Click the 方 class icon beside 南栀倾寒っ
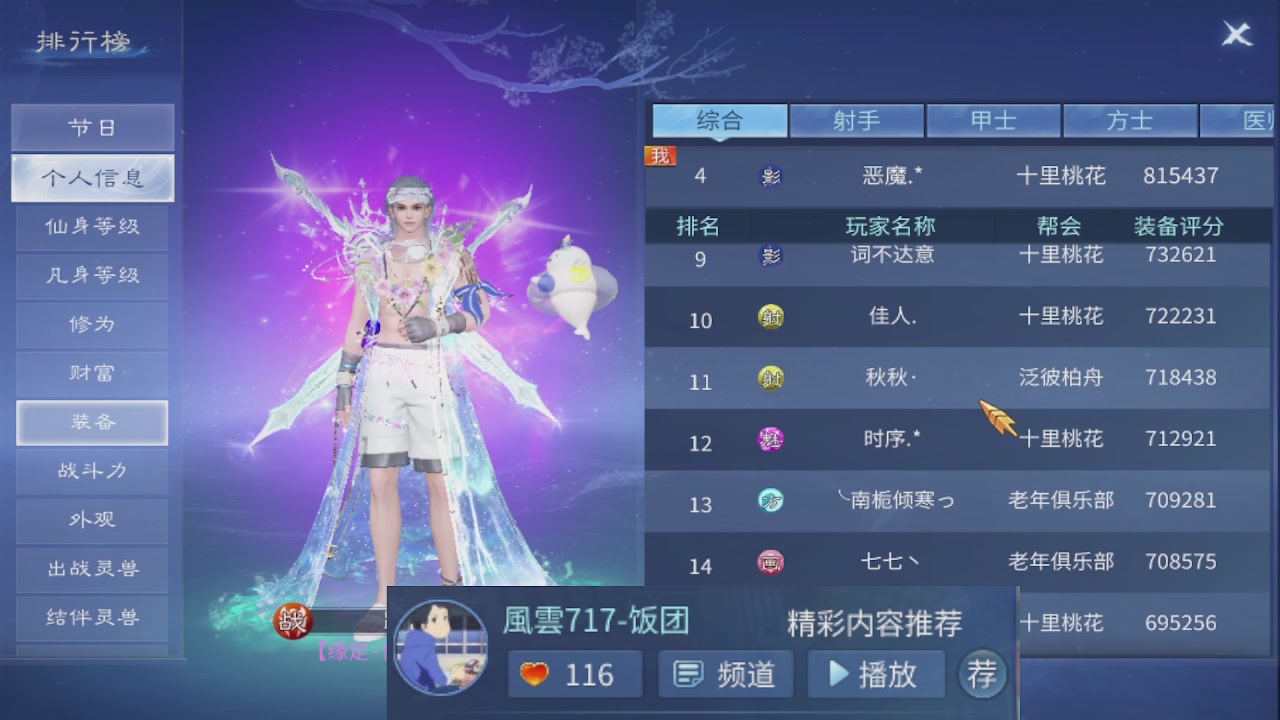Image resolution: width=1280 pixels, height=720 pixels. (x=769, y=502)
